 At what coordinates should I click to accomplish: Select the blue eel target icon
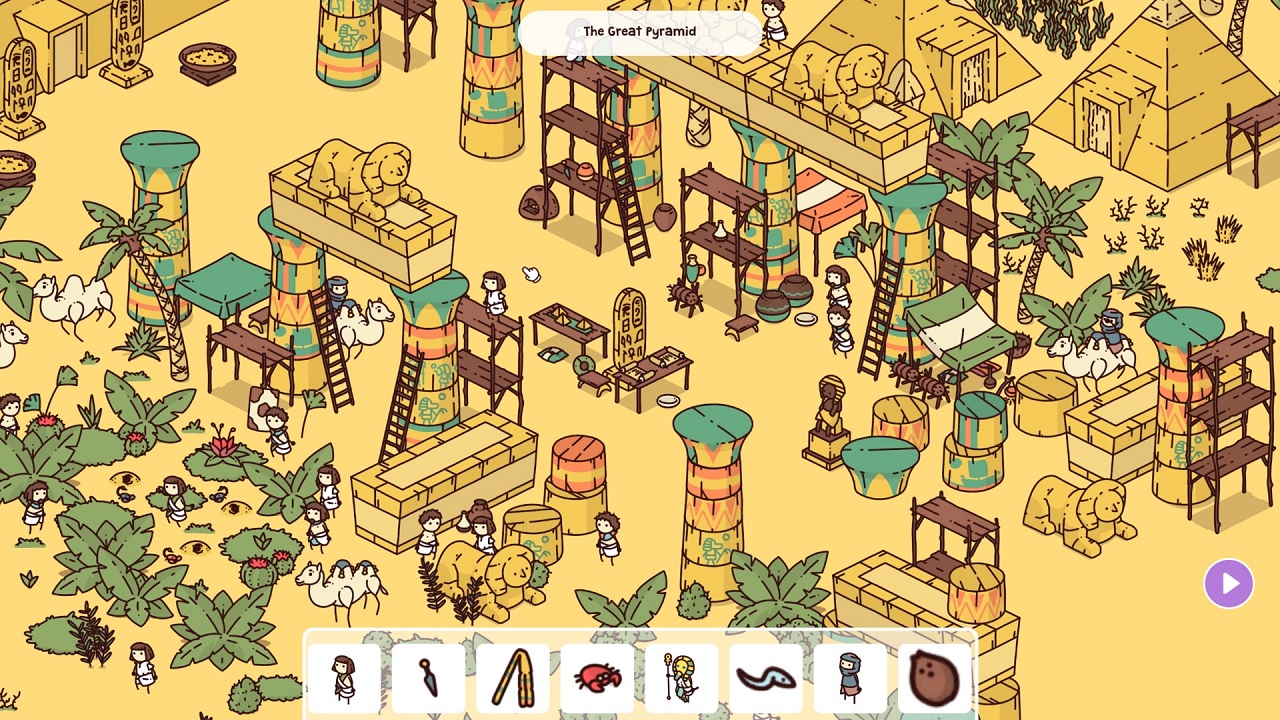pyautogui.click(x=765, y=678)
